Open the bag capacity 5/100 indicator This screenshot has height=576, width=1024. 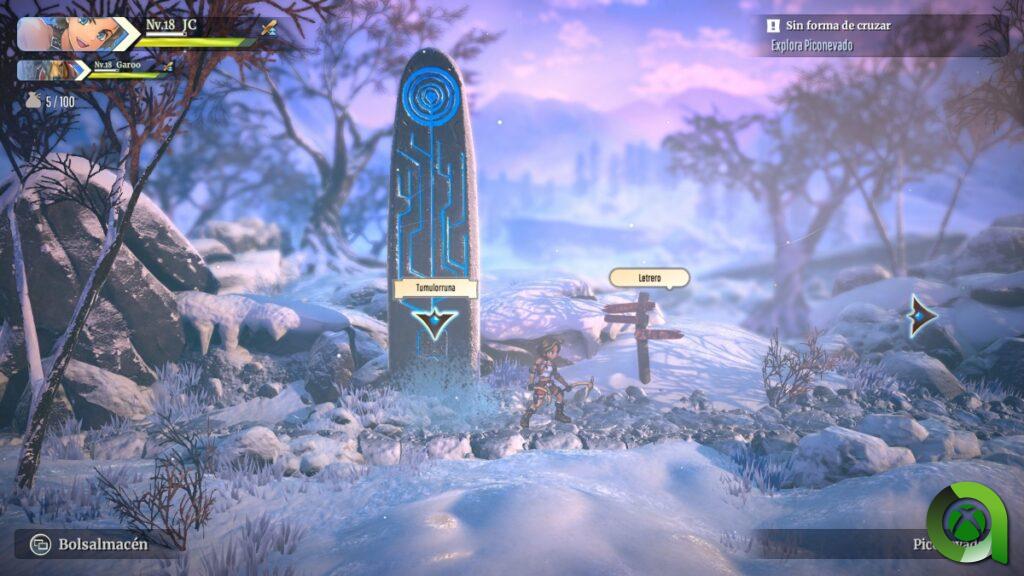click(x=51, y=101)
